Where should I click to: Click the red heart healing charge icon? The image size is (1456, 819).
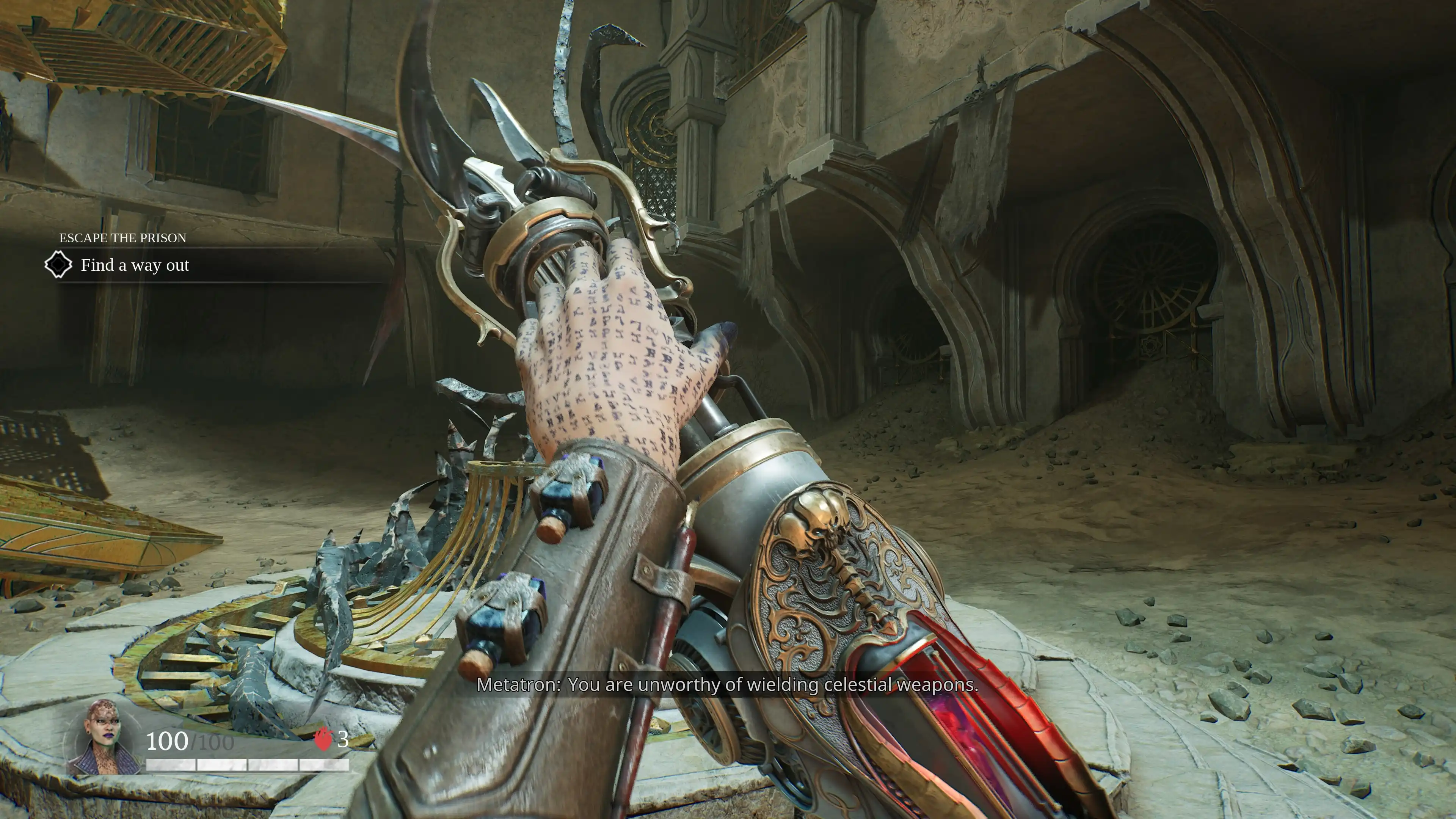(x=323, y=739)
